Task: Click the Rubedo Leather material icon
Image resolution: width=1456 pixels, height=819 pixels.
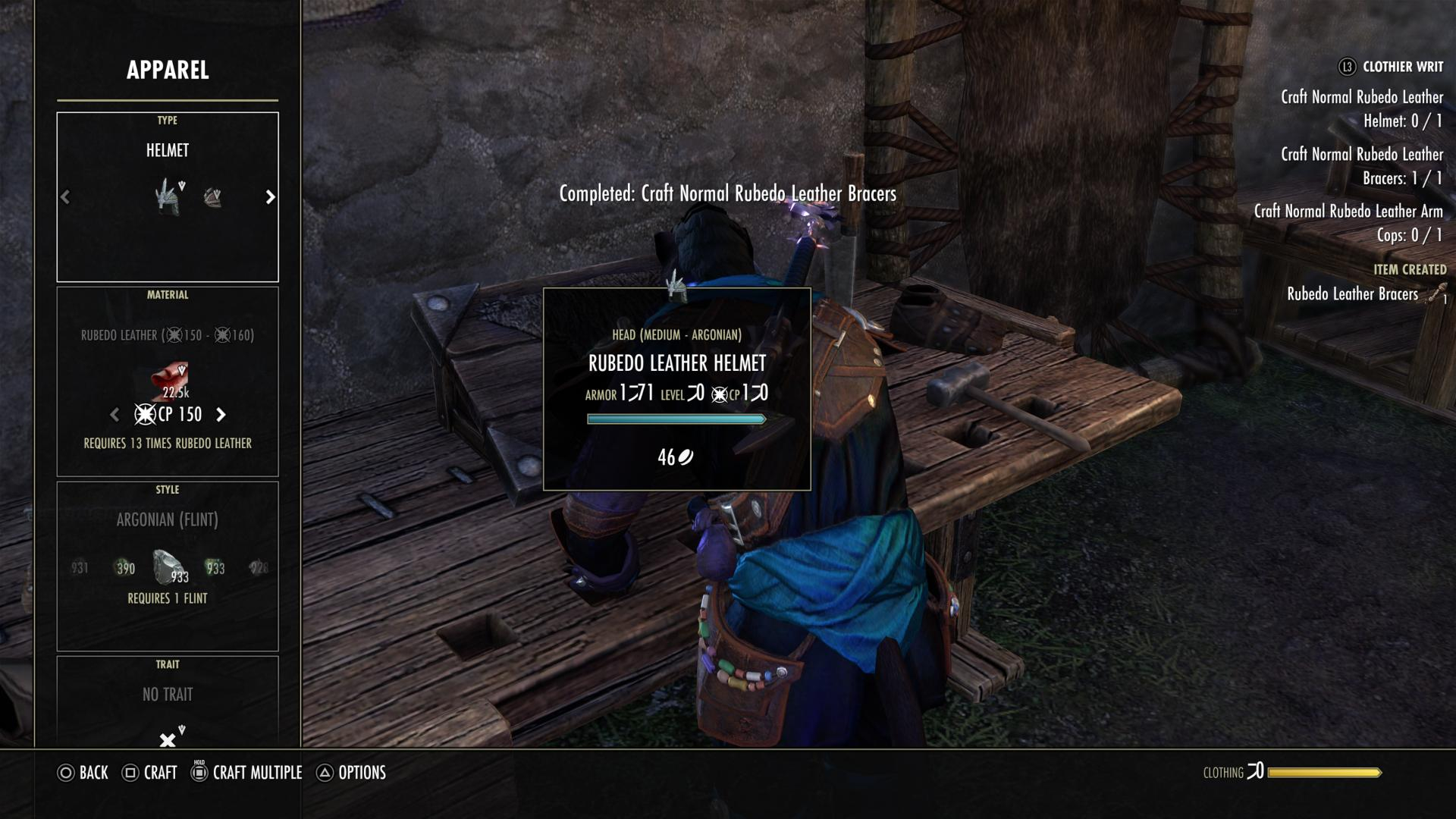Action: (168, 379)
